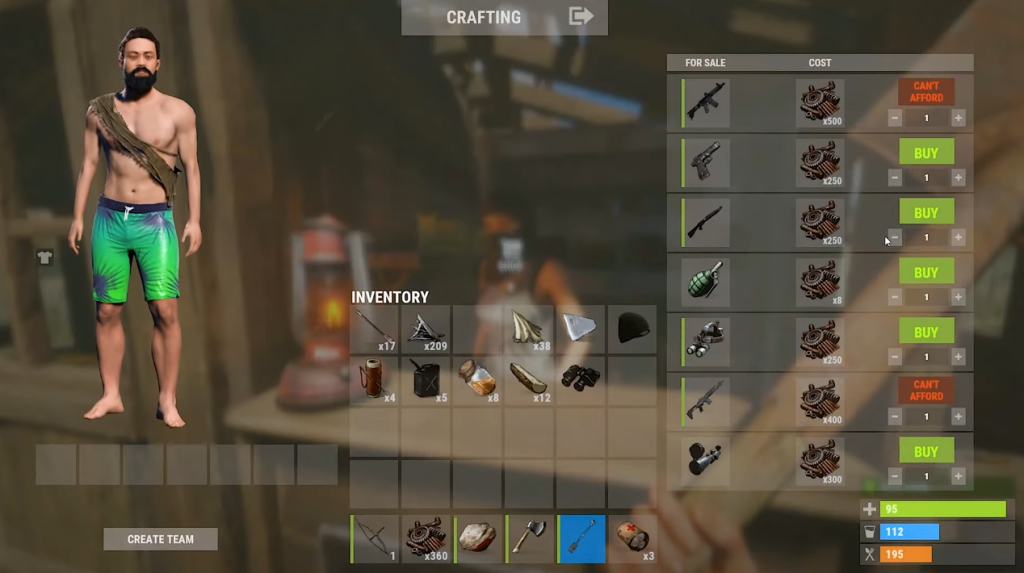Select the black beanie hat slot

(x=632, y=329)
